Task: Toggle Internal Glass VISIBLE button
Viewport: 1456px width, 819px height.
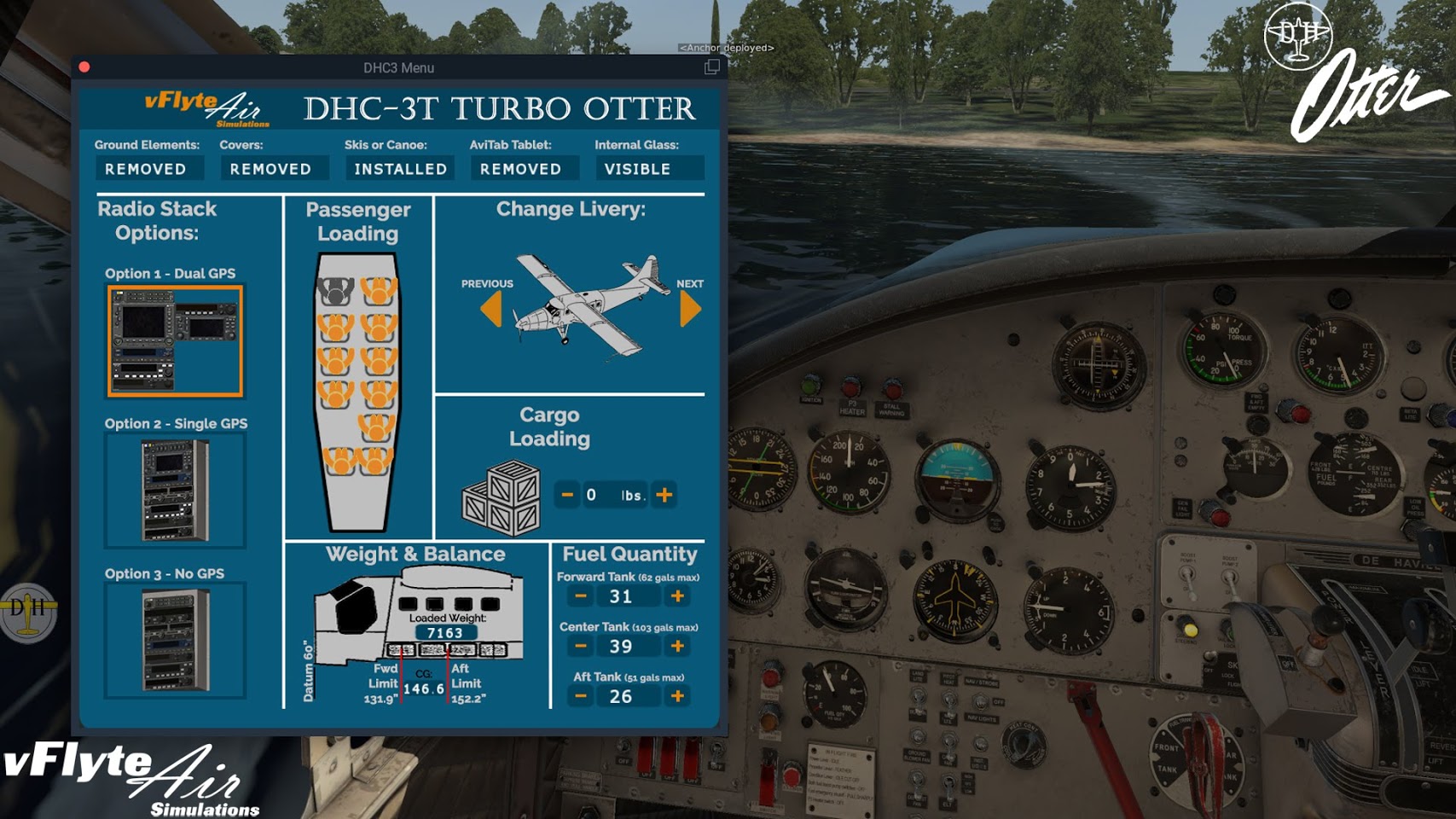Action: coord(638,169)
